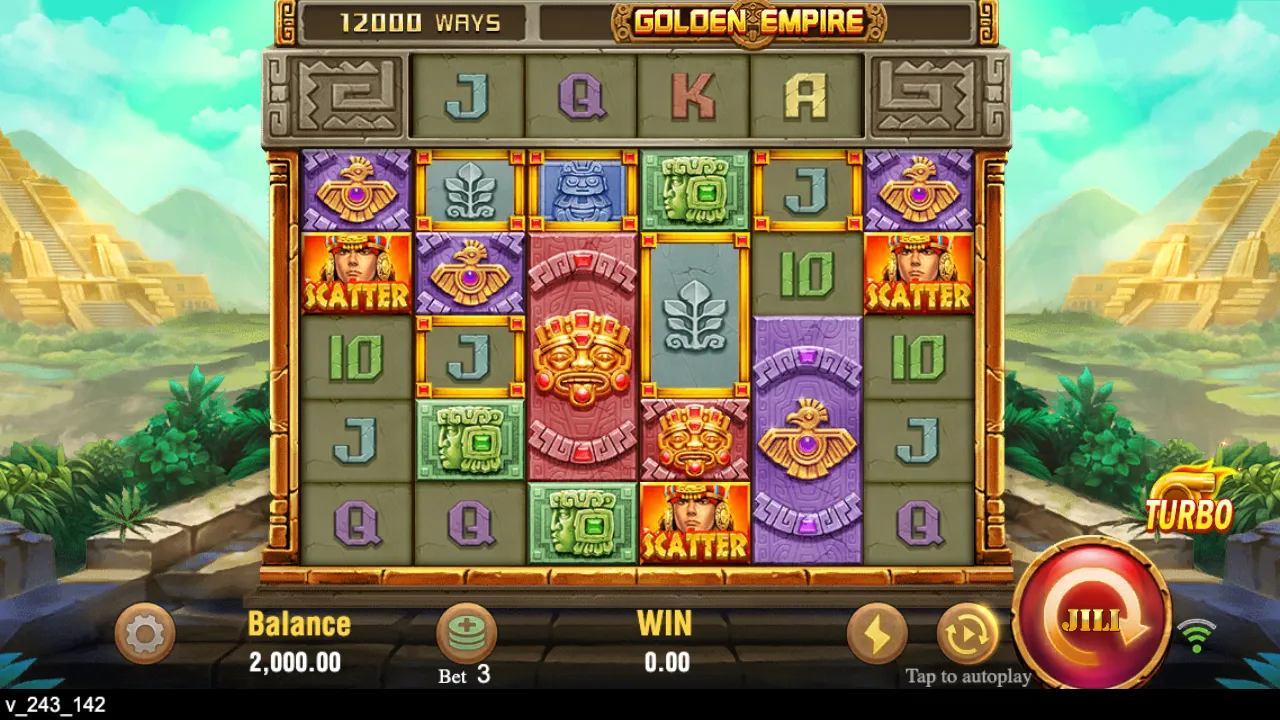Select the golden mask emblem above the title

coord(752,22)
